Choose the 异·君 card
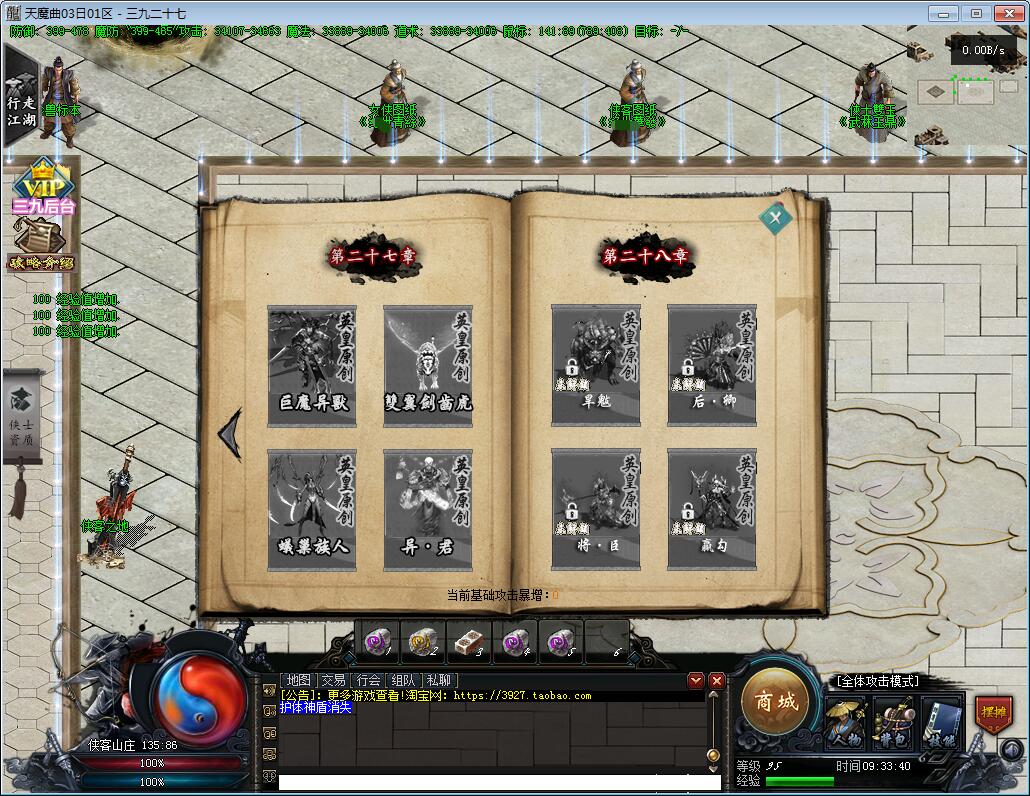Screen dimensions: 1030x796 click(x=428, y=510)
